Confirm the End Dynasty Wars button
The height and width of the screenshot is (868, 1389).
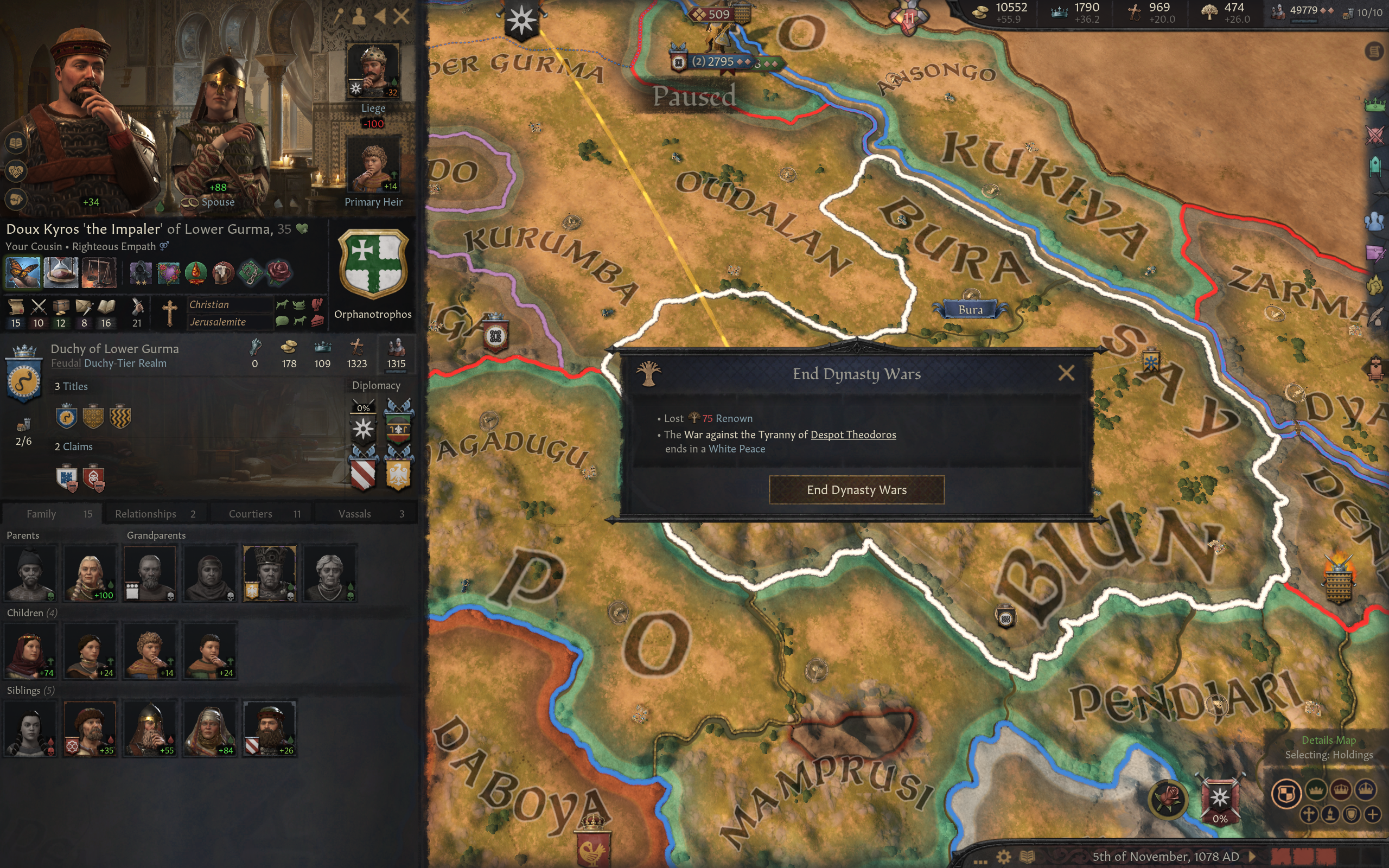pos(856,490)
